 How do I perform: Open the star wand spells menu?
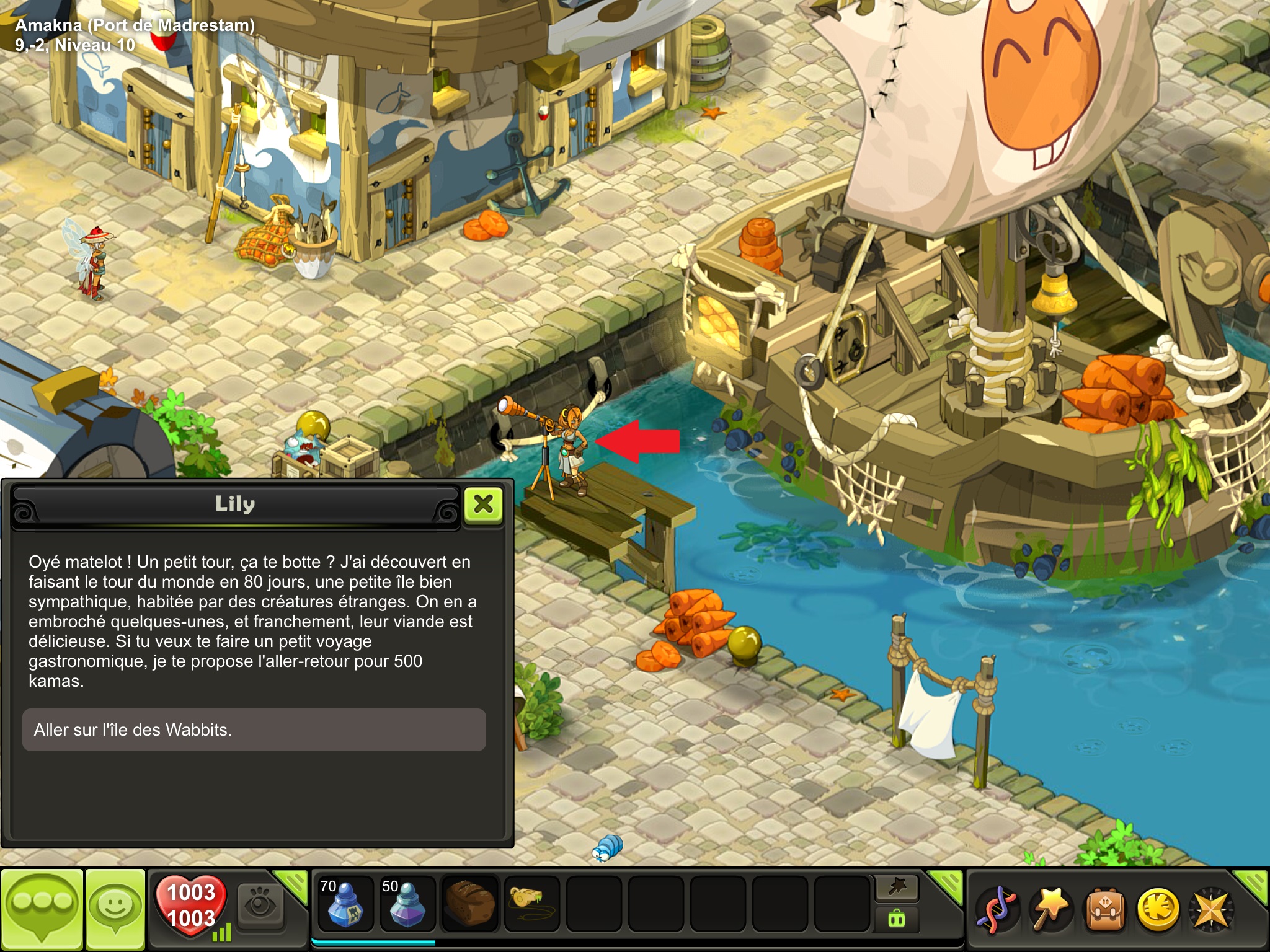[x=1050, y=909]
